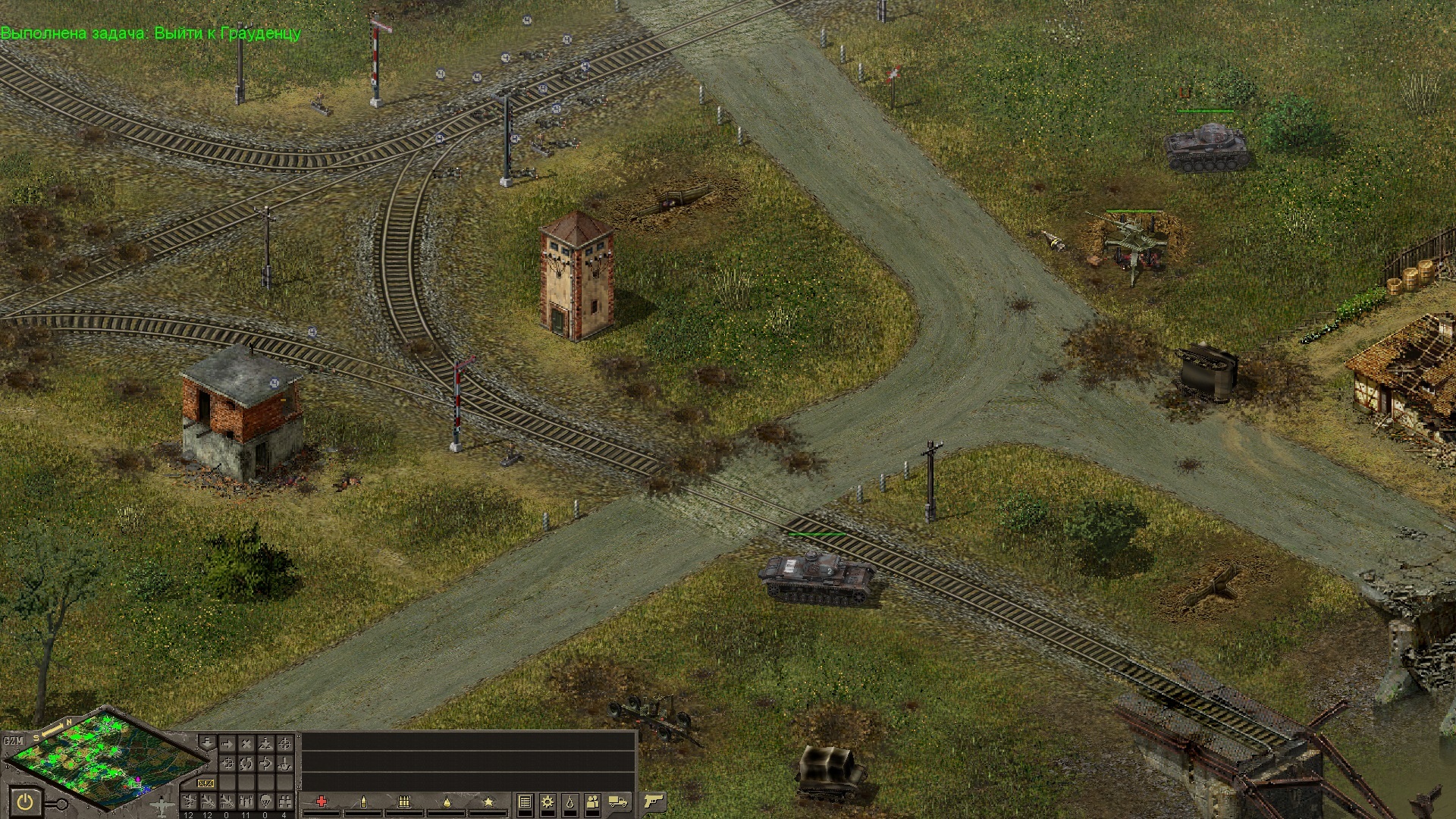Screen dimensions: 1456x819
Task: Click the pistol icon tab
Action: (x=653, y=800)
